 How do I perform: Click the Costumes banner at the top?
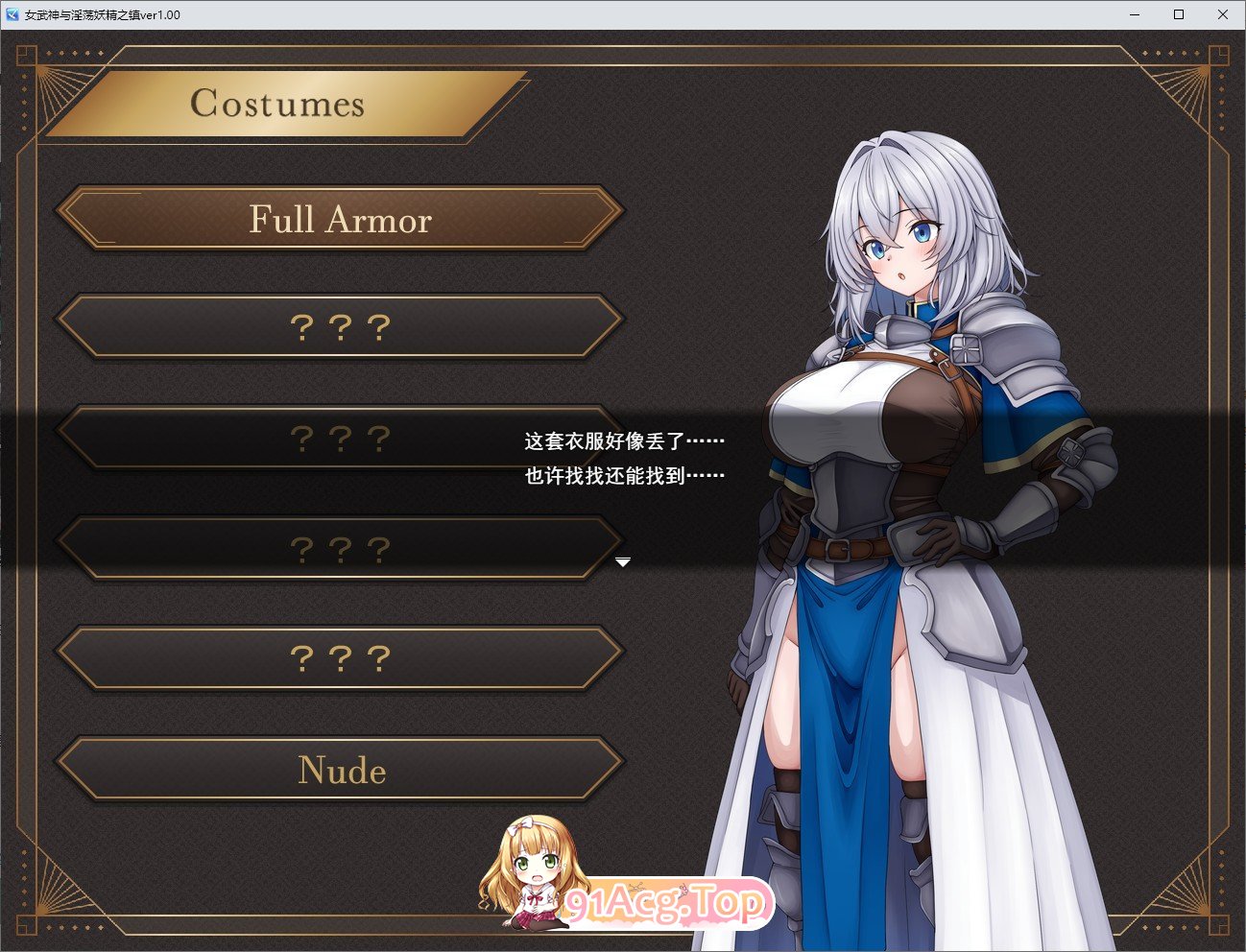click(278, 103)
